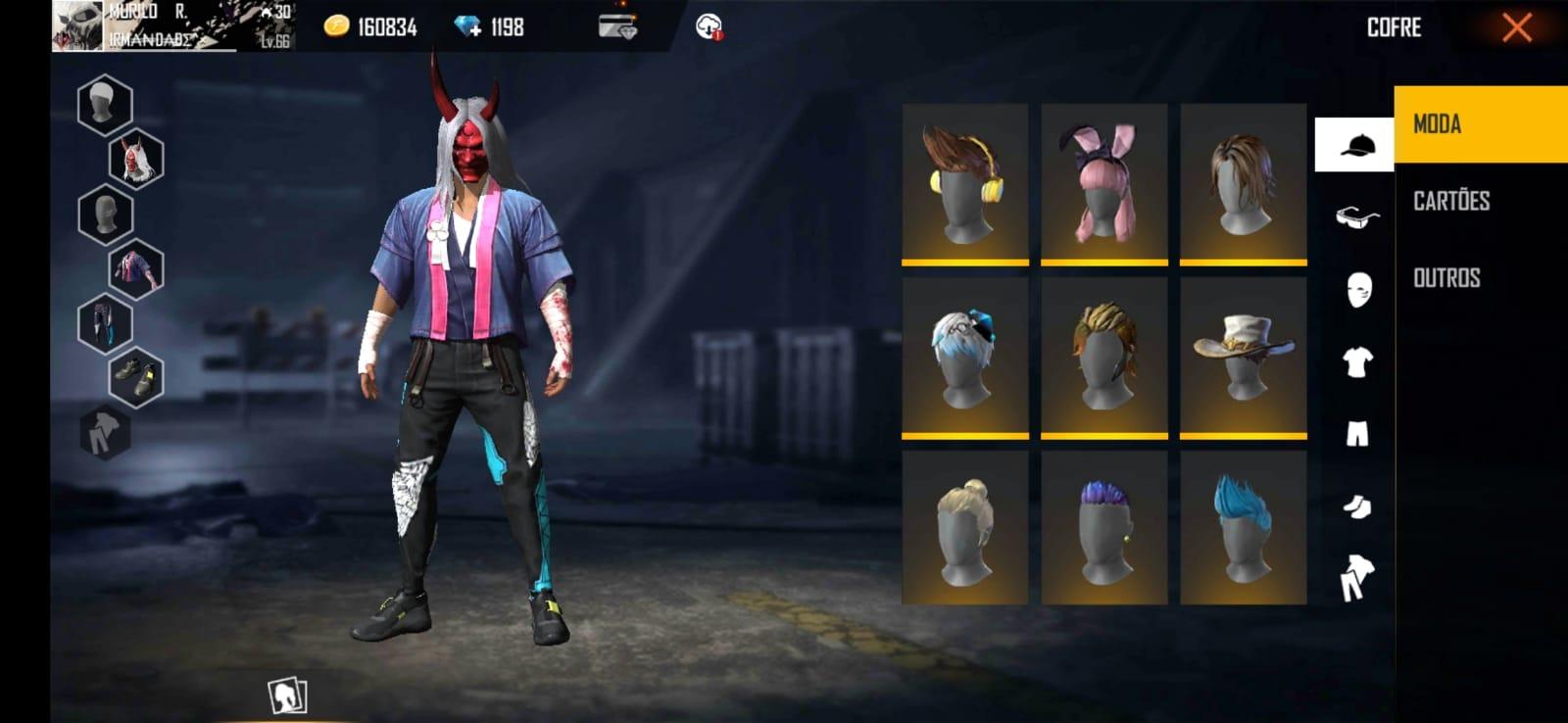Select the equipped sneakers slot
The height and width of the screenshot is (723, 1568).
(135, 377)
